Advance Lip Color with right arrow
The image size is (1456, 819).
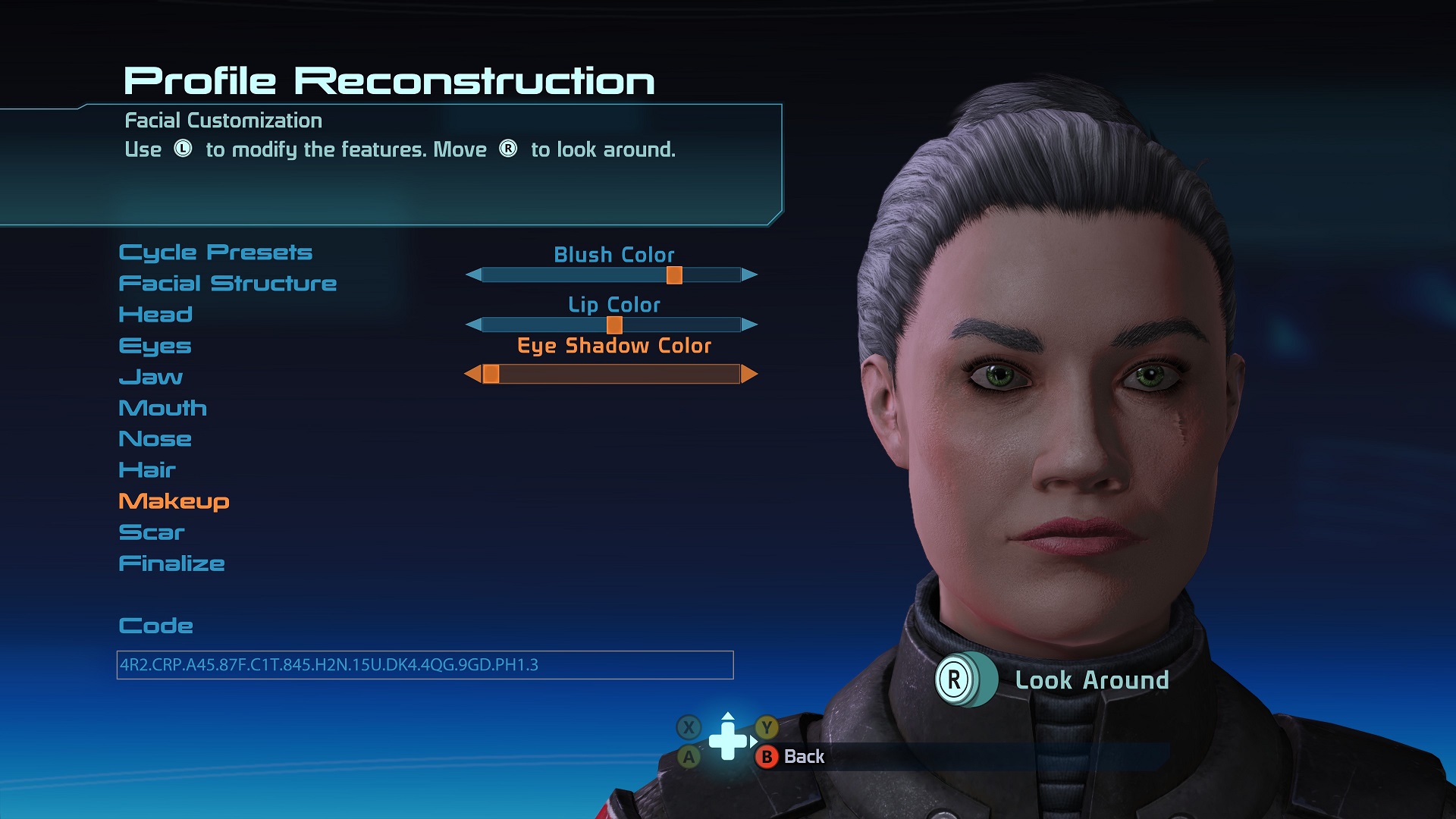[x=749, y=325]
